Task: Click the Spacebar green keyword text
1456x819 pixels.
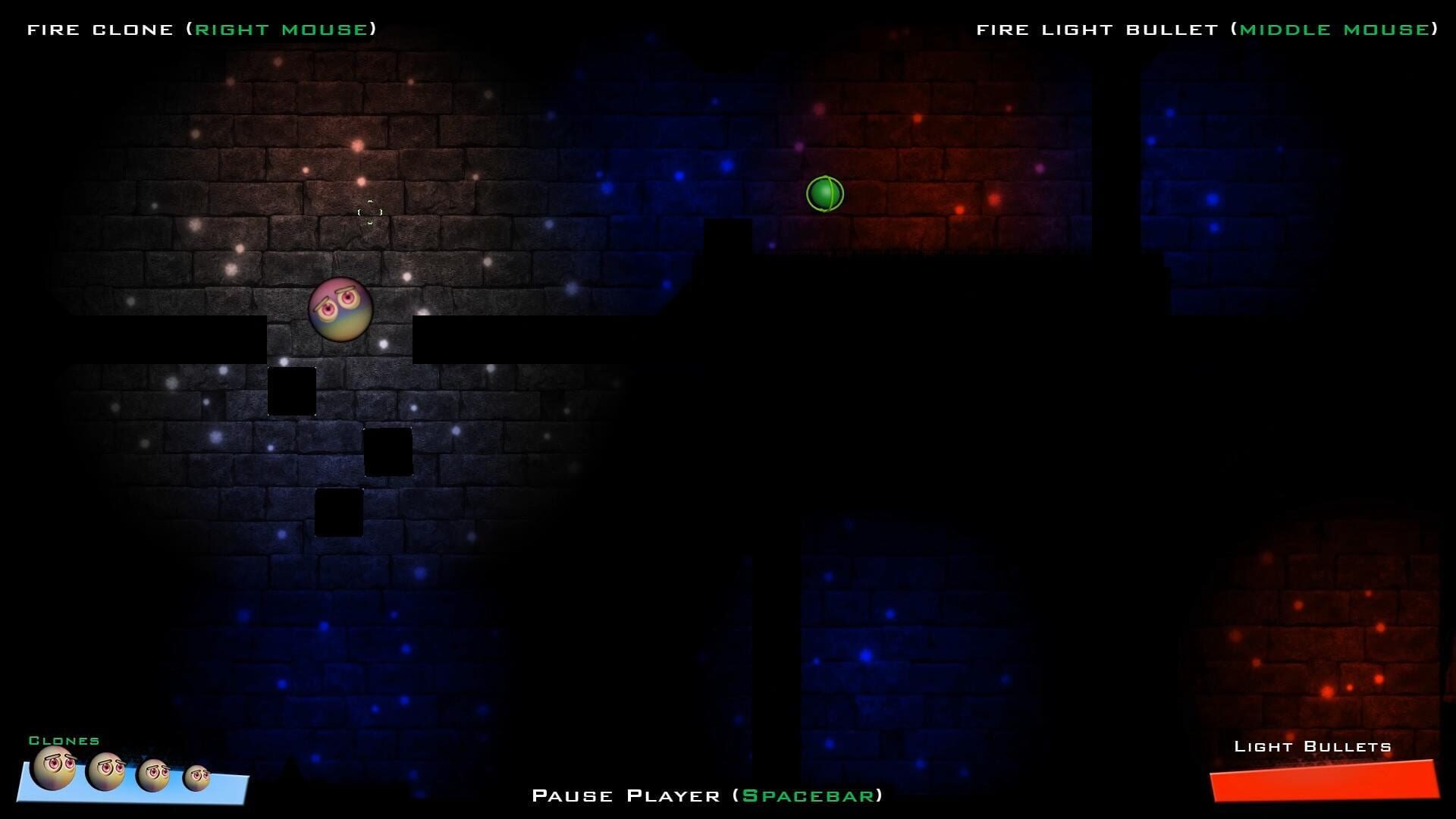Action: 809,795
